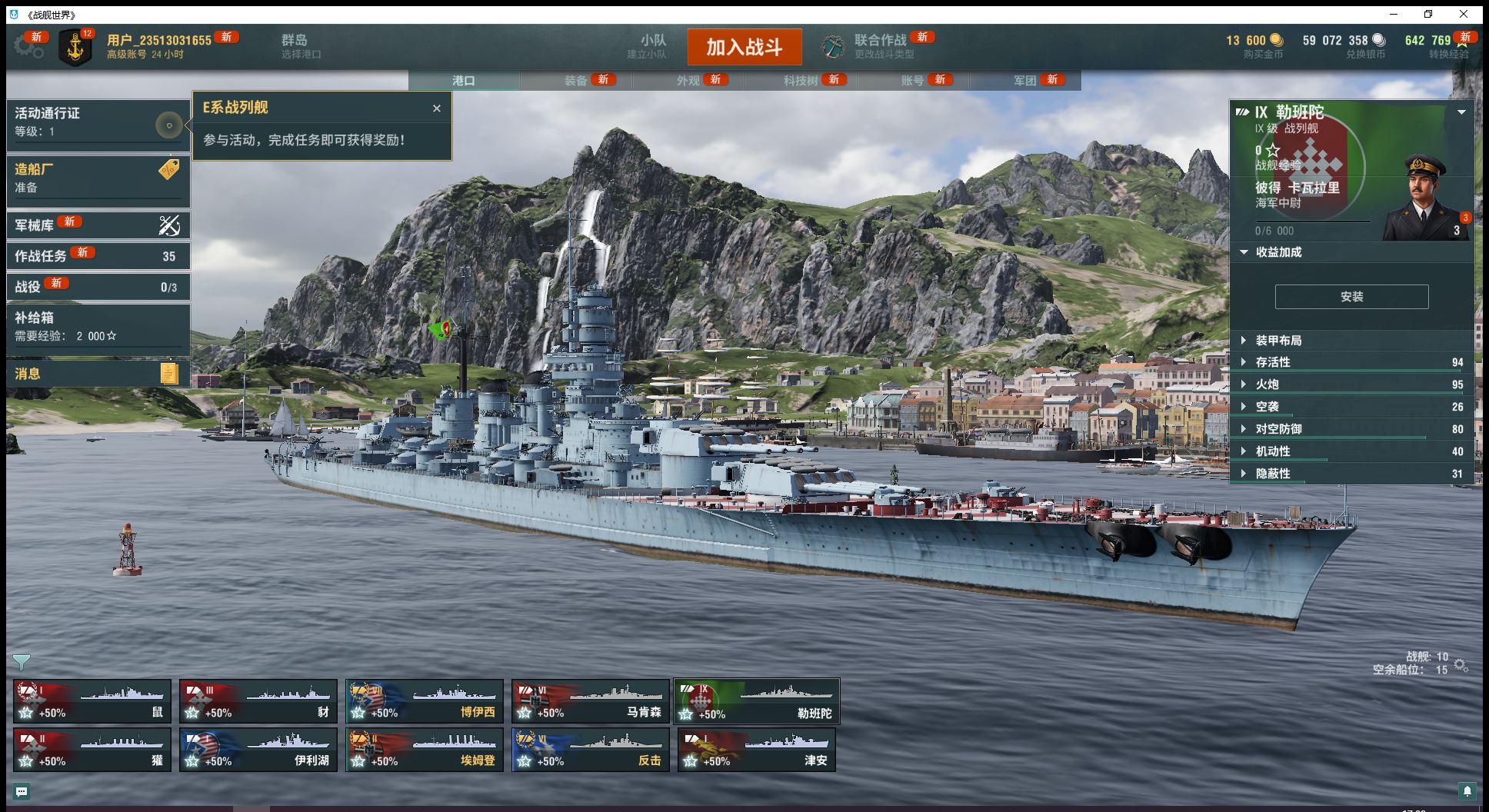The height and width of the screenshot is (812, 1489).
Task: Expand the 装甲布局 armor layout section
Action: [x=1278, y=341]
